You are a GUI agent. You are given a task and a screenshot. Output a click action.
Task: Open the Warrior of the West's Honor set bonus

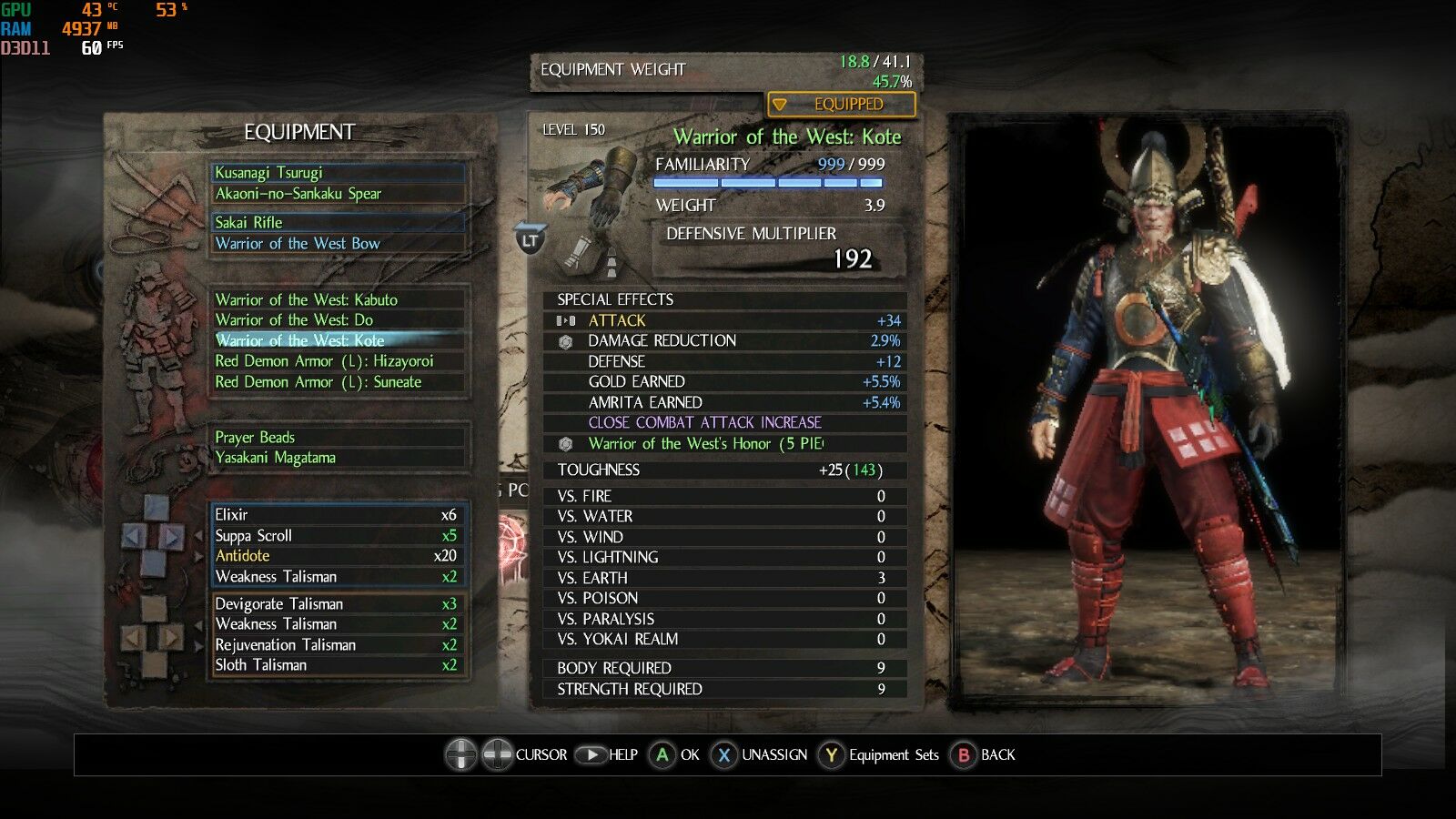pyautogui.click(x=705, y=444)
